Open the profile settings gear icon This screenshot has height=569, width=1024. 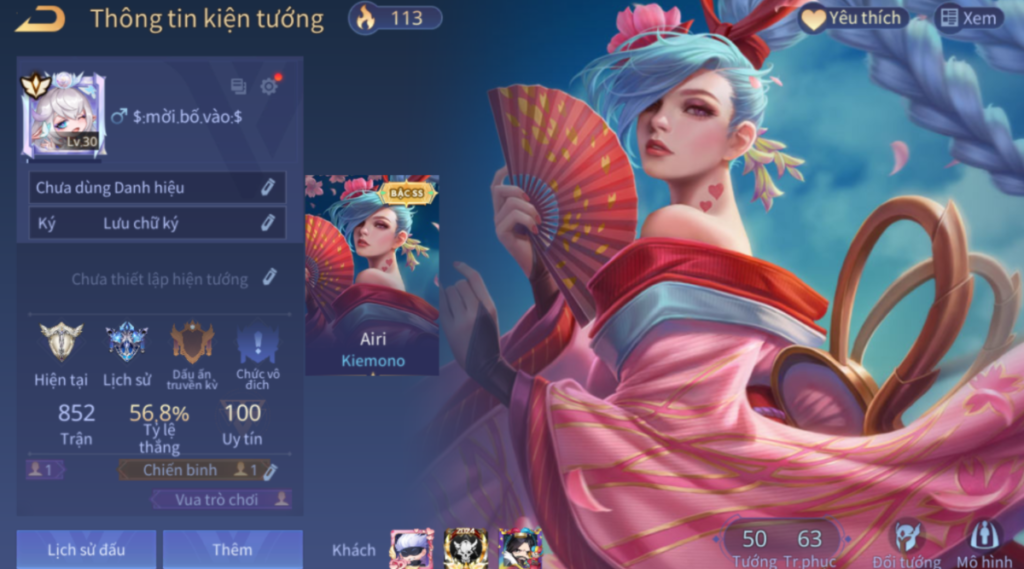coord(269,87)
